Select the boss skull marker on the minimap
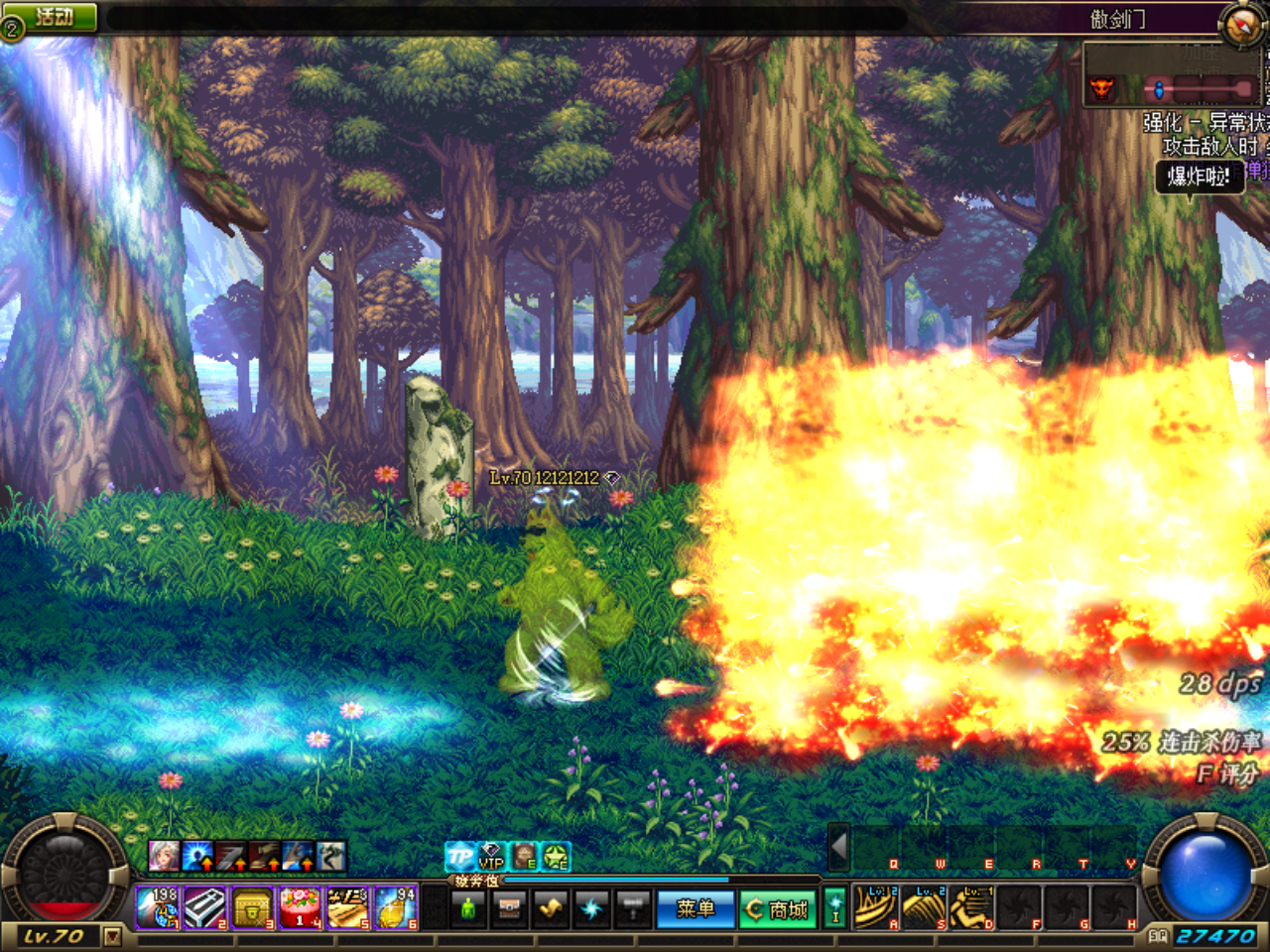The image size is (1270, 952). [1101, 89]
